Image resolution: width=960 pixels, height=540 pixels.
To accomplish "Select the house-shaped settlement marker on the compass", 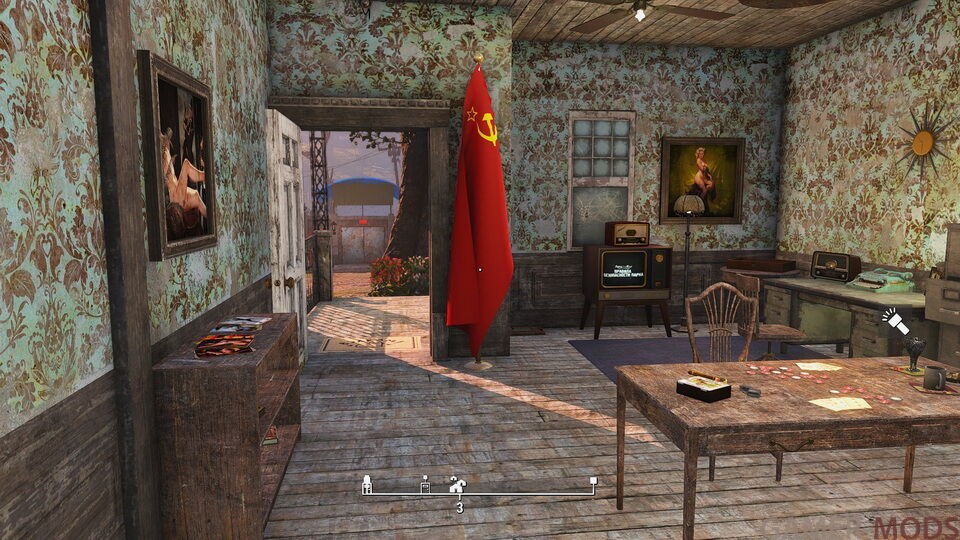I will tap(457, 485).
